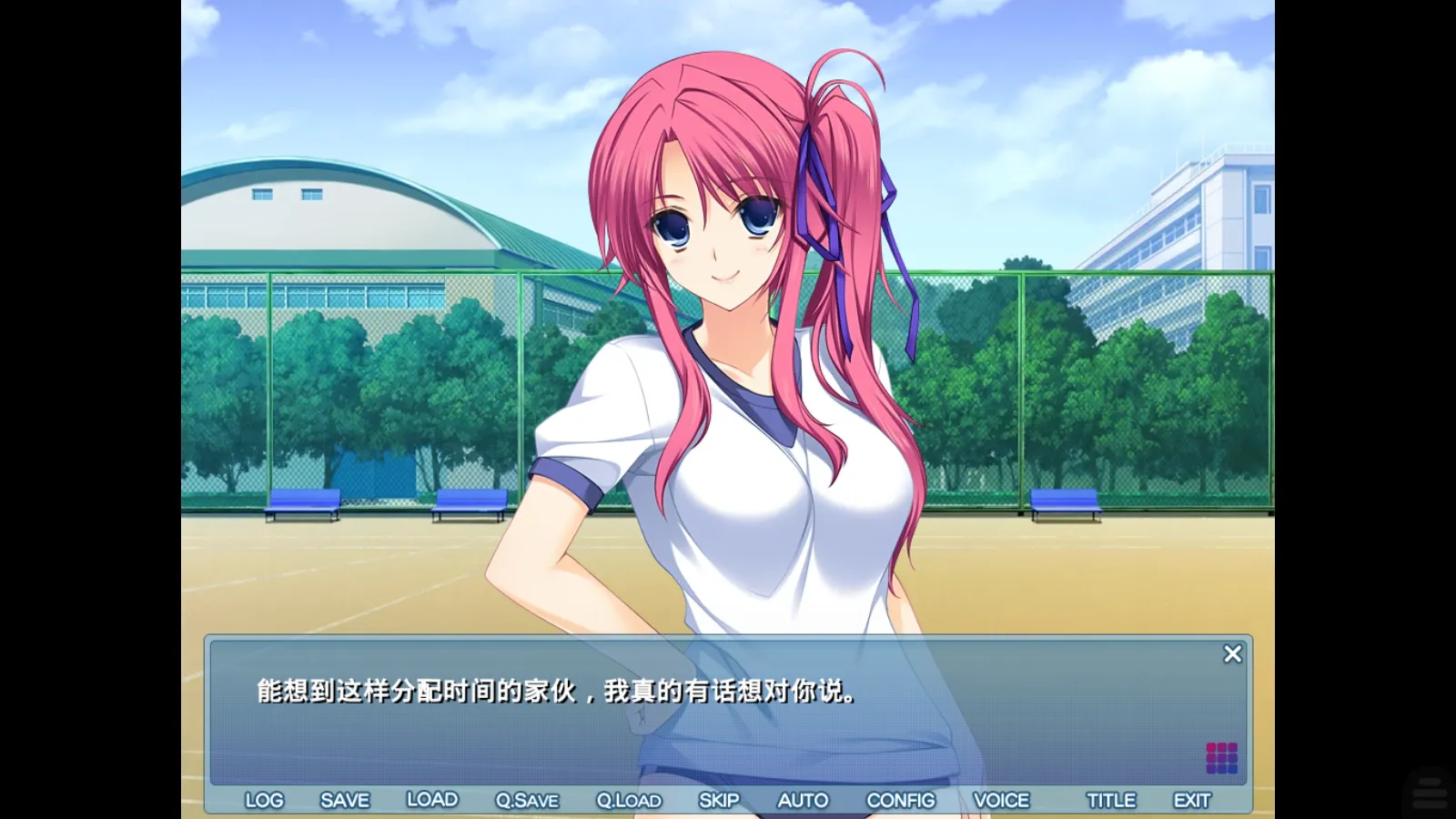Open the LOAD screen
This screenshot has width=1456, height=819.
[434, 800]
